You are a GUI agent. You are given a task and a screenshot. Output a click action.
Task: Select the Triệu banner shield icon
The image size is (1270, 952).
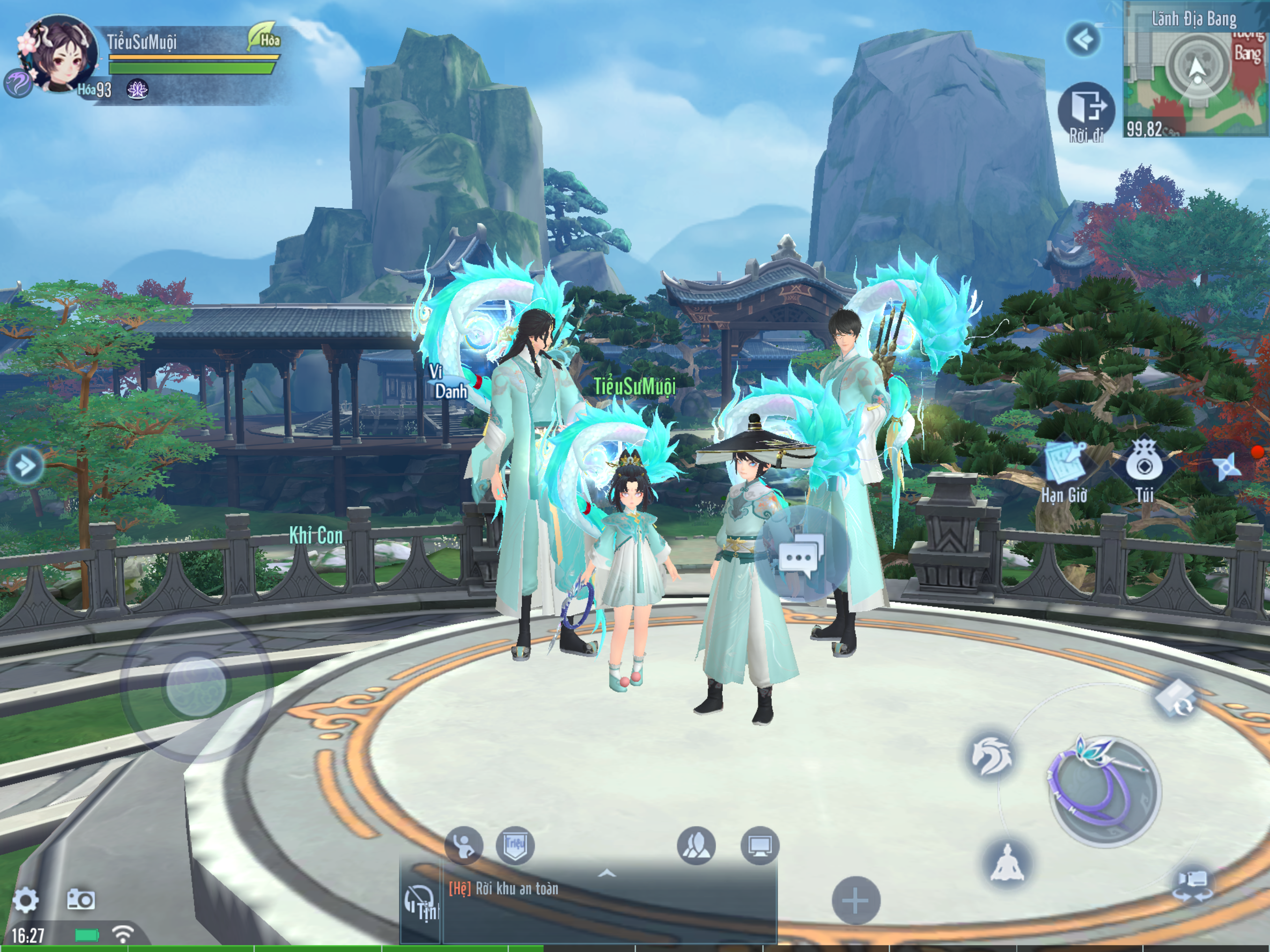click(514, 845)
